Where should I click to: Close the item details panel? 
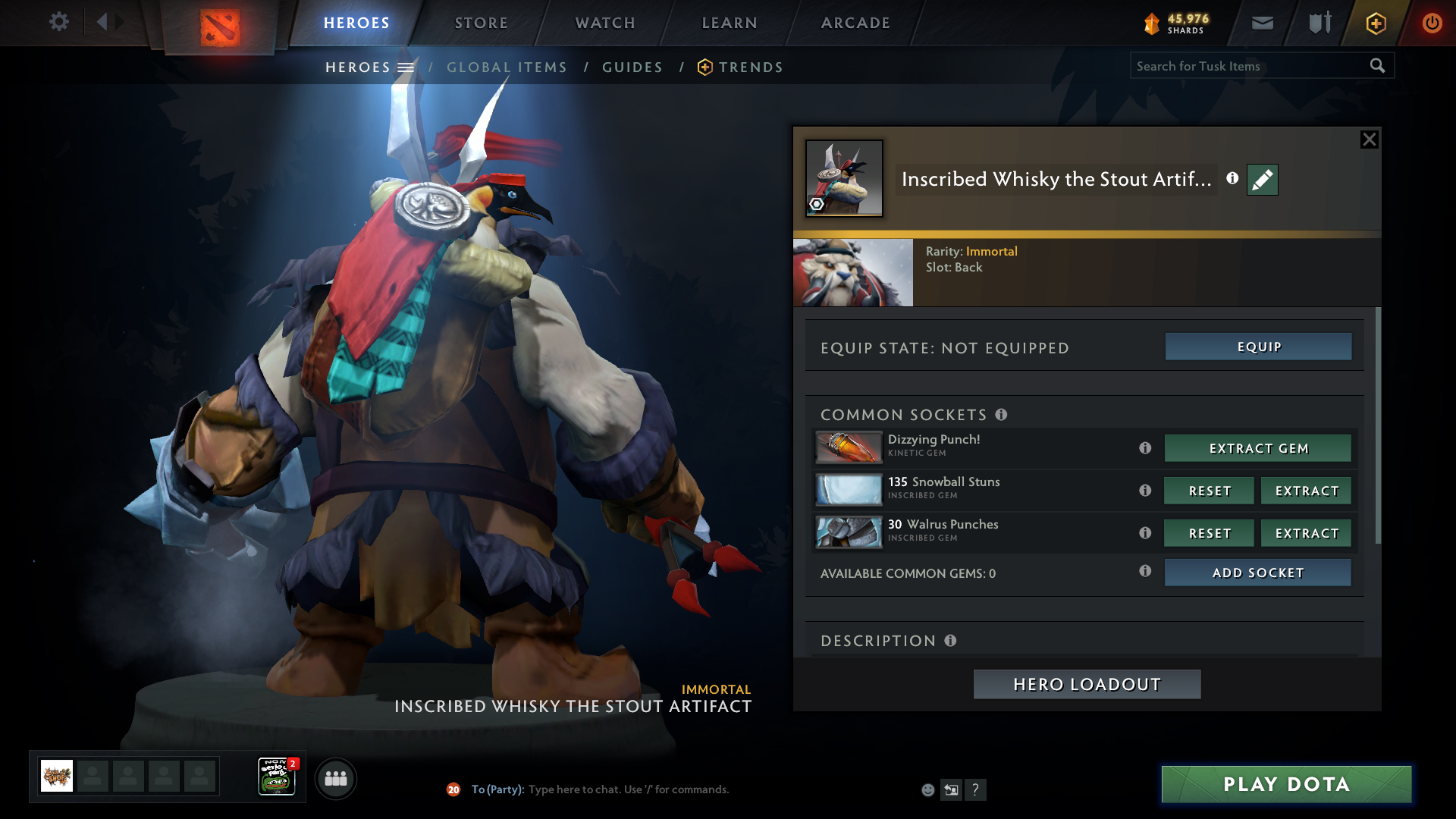[x=1369, y=140]
